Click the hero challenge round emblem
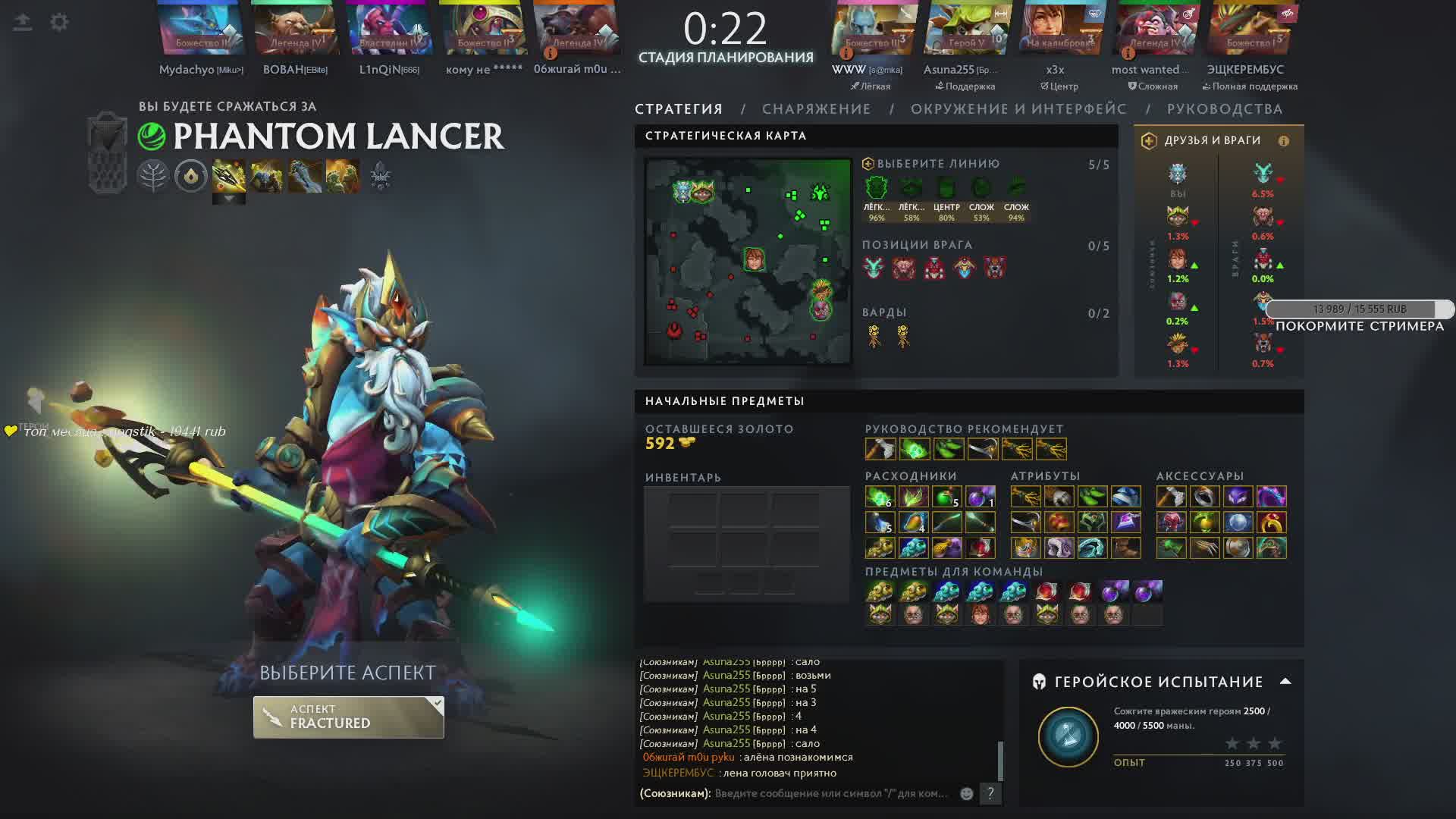The image size is (1456, 819). 1068,736
